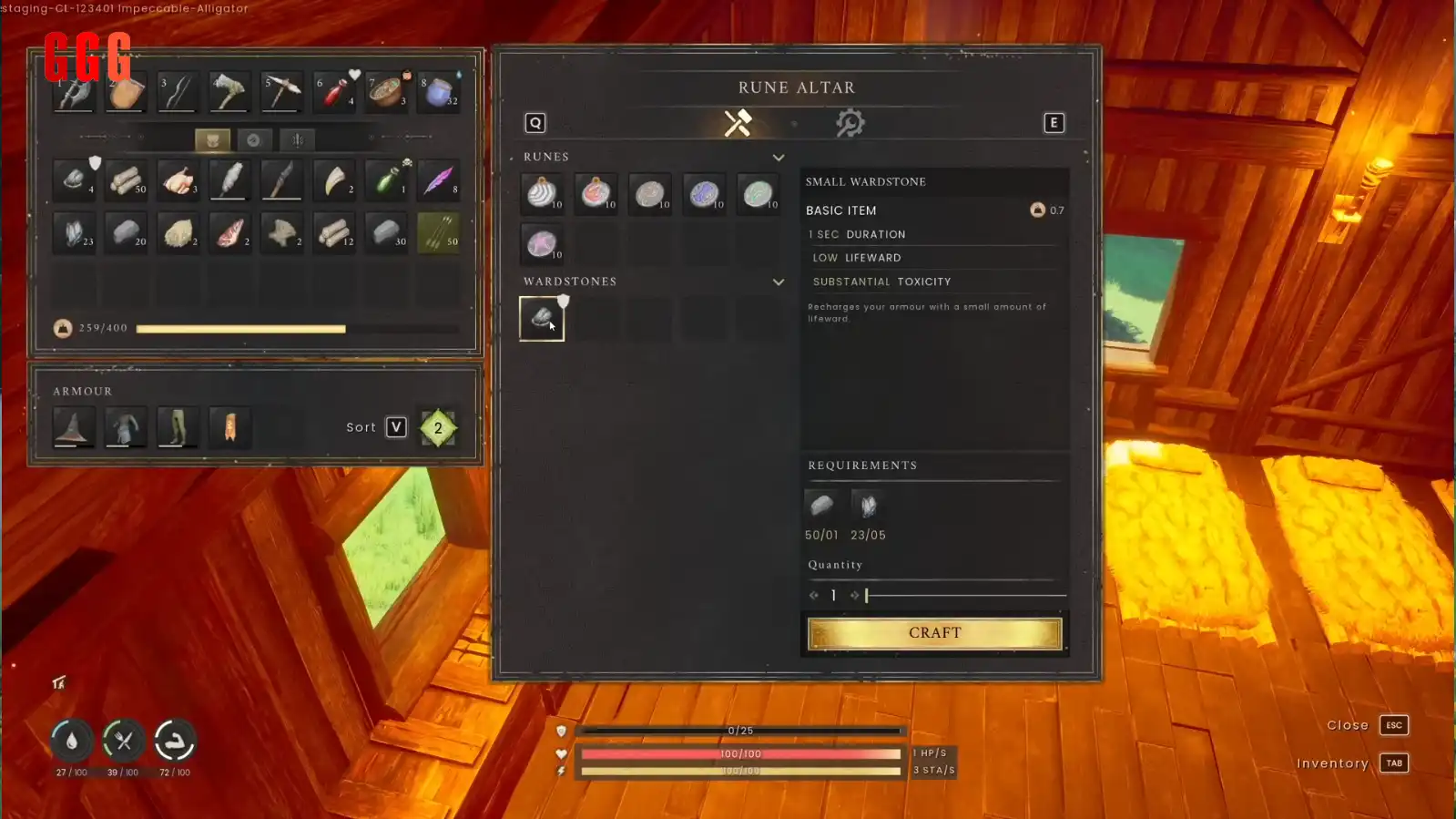Select the red health potion hotbar slot

[x=334, y=93]
